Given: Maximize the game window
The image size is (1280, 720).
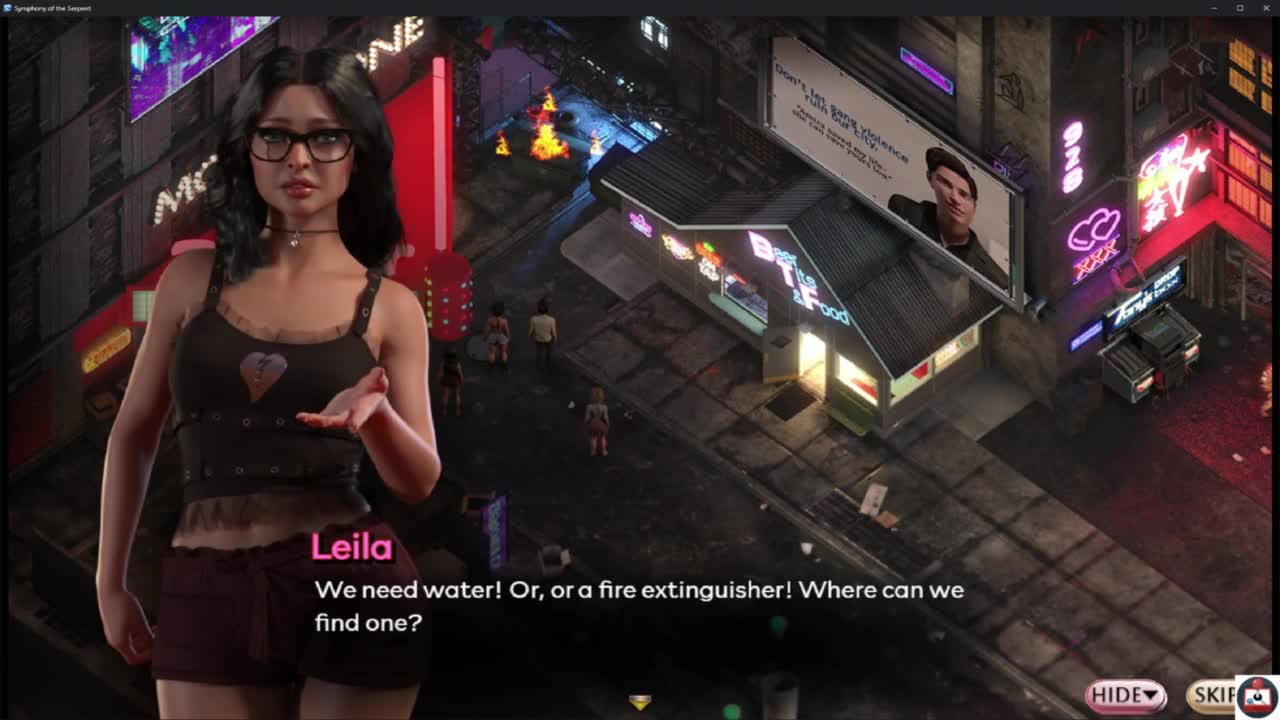Looking at the screenshot, I should pos(1240,8).
